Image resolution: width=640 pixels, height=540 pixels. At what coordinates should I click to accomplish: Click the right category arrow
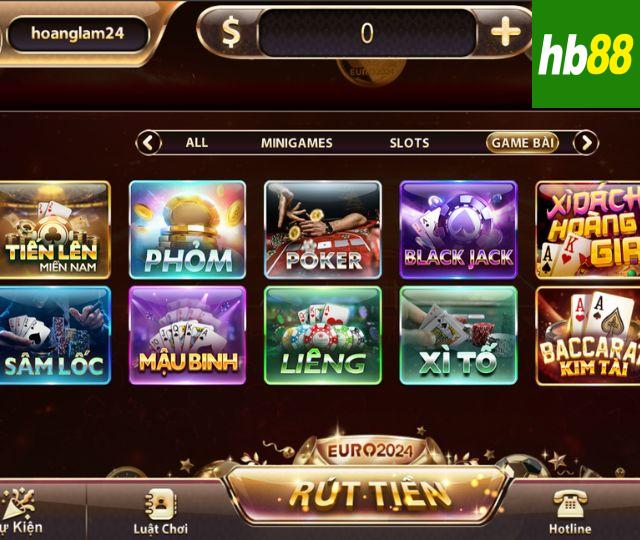(585, 143)
